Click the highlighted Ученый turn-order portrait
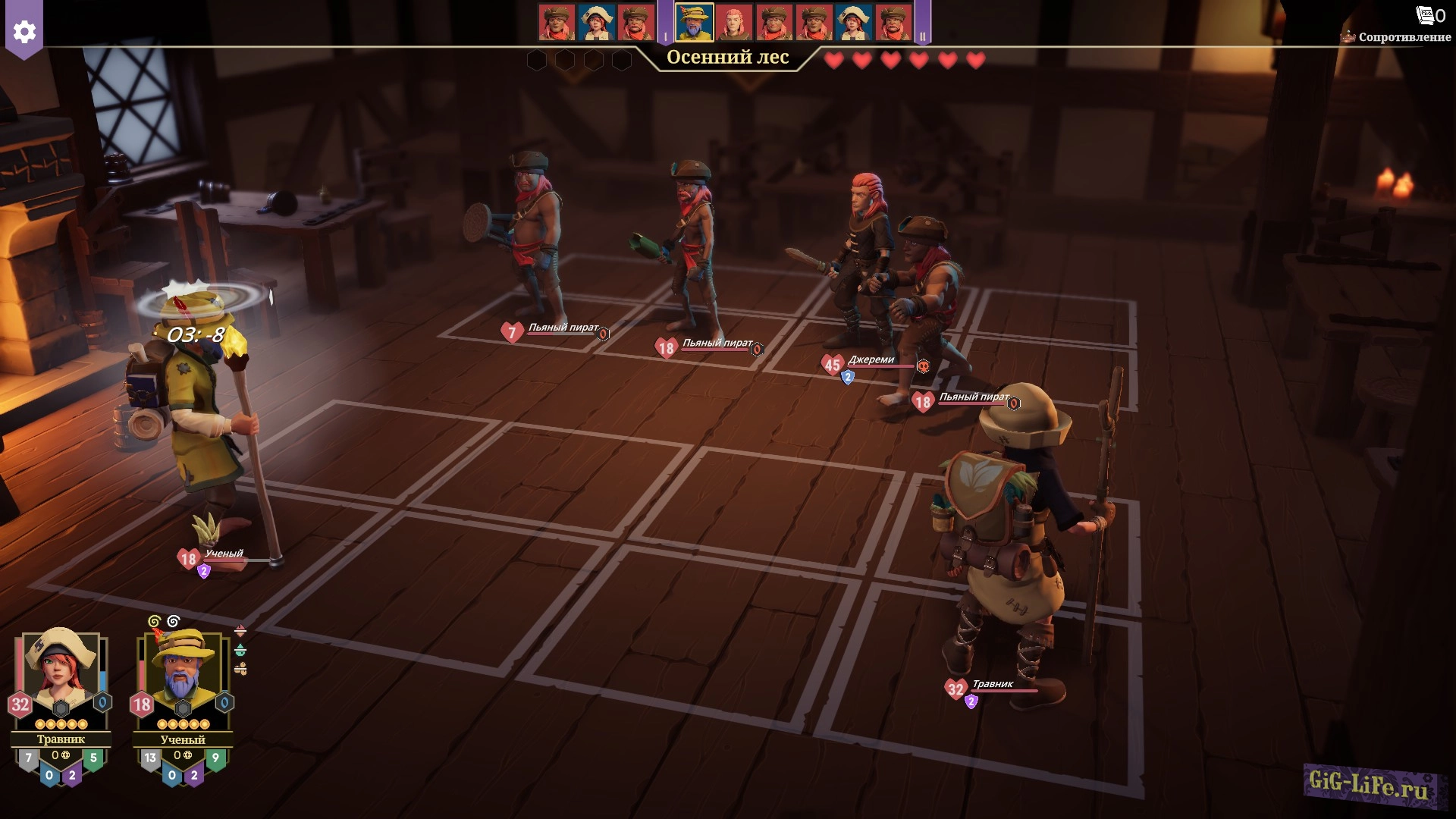1456x819 pixels. point(694,23)
